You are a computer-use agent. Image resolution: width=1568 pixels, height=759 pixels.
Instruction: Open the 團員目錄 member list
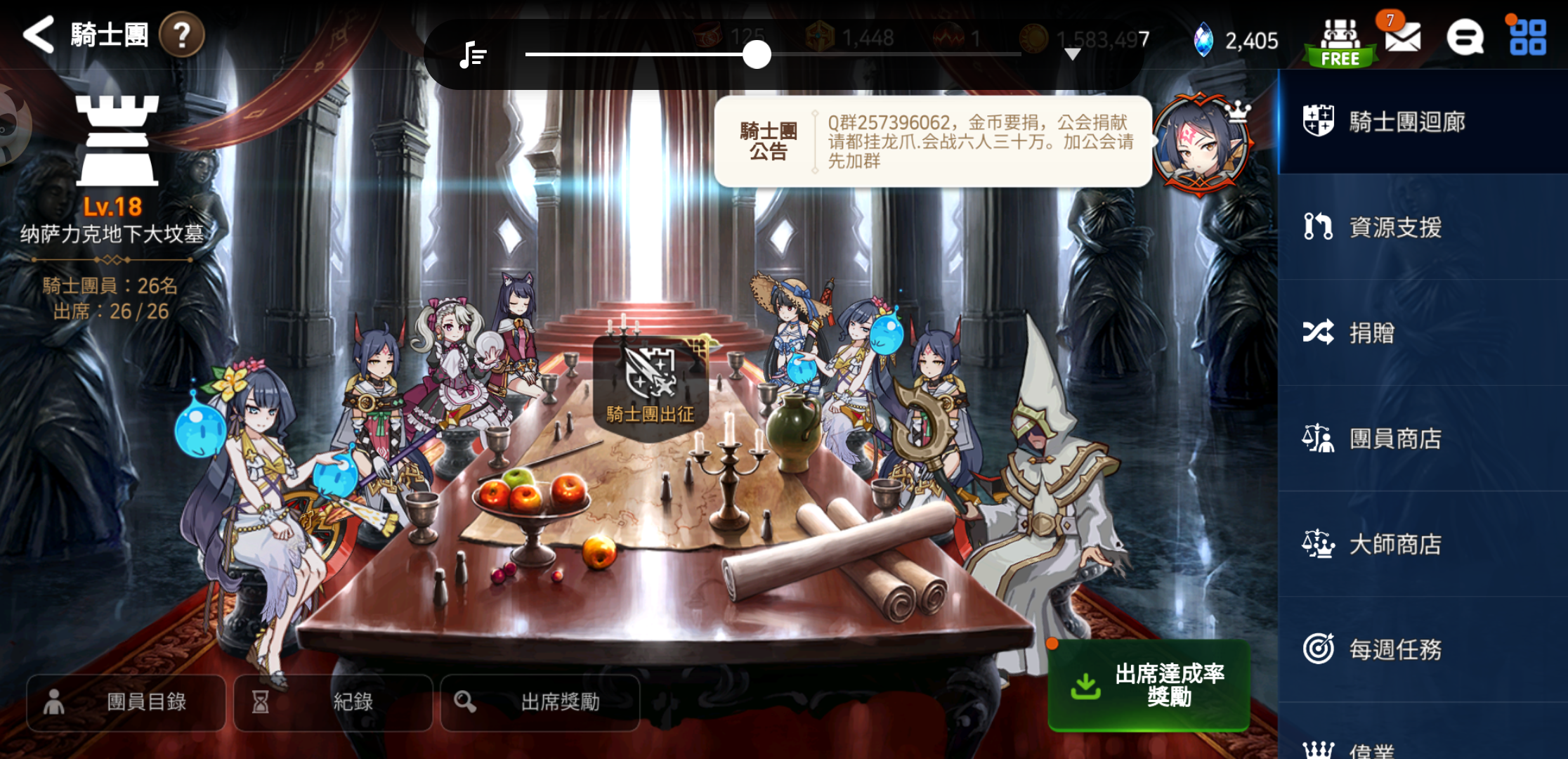click(x=126, y=702)
